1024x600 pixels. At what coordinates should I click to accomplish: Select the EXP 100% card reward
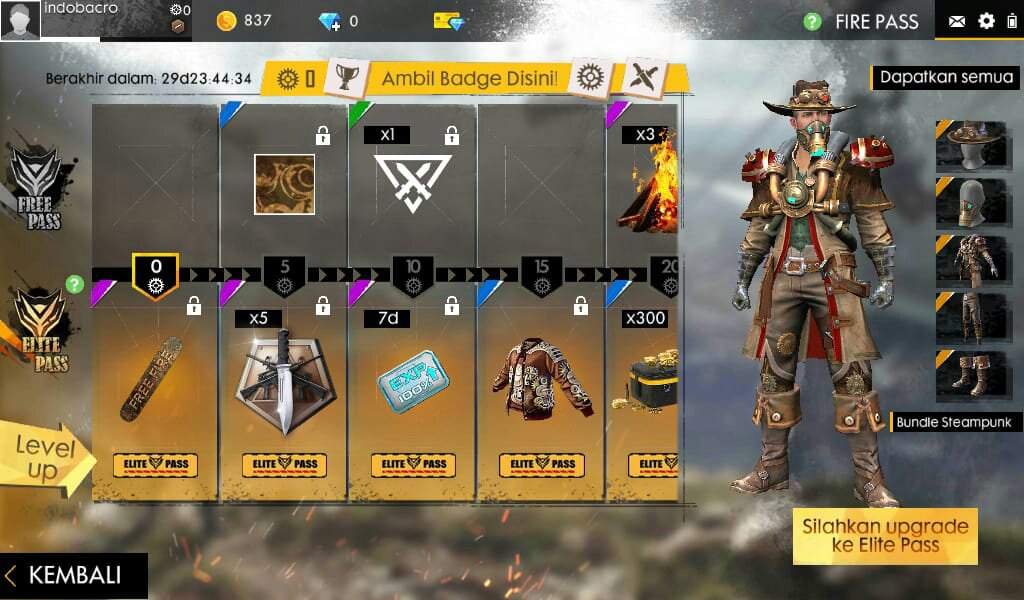point(413,380)
